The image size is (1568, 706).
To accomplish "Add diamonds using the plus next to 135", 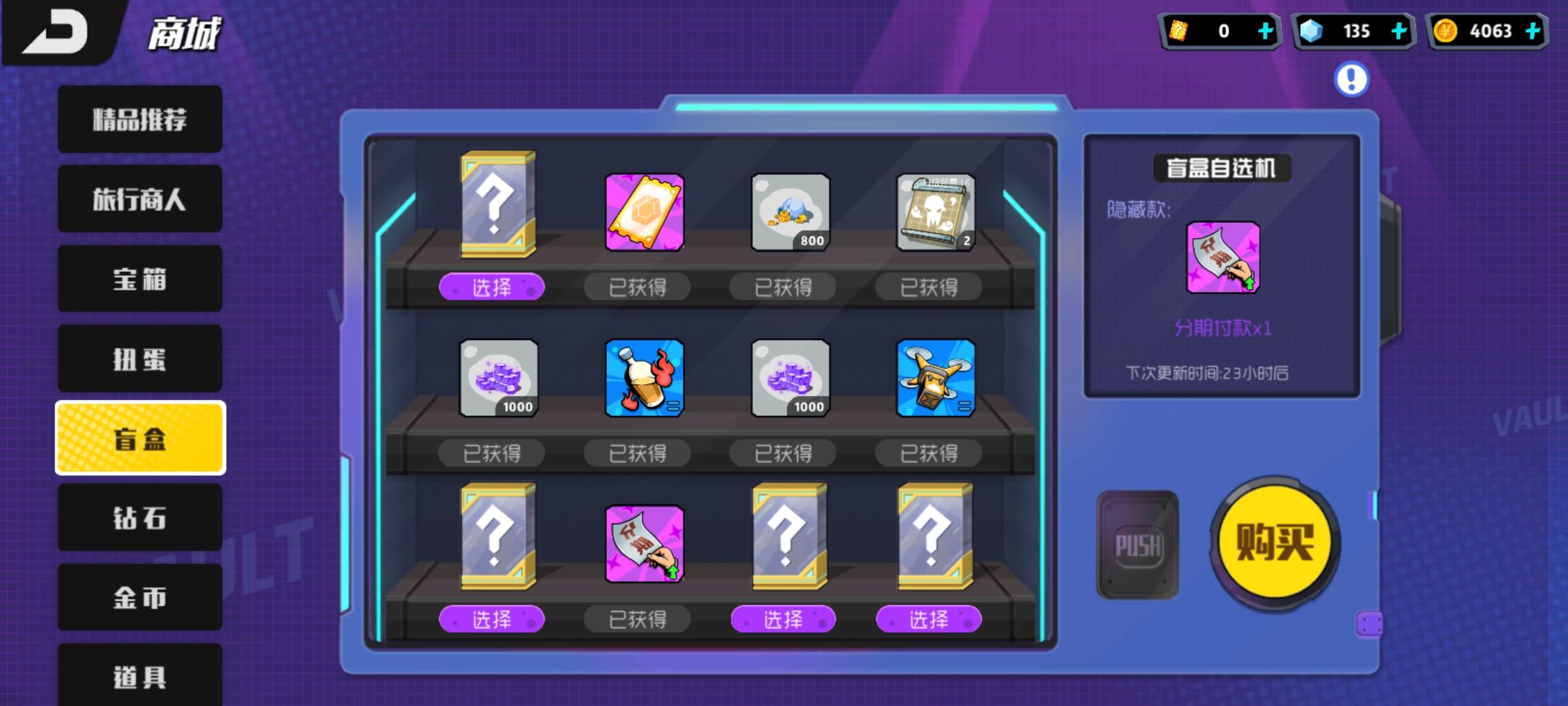I will pyautogui.click(x=1398, y=31).
